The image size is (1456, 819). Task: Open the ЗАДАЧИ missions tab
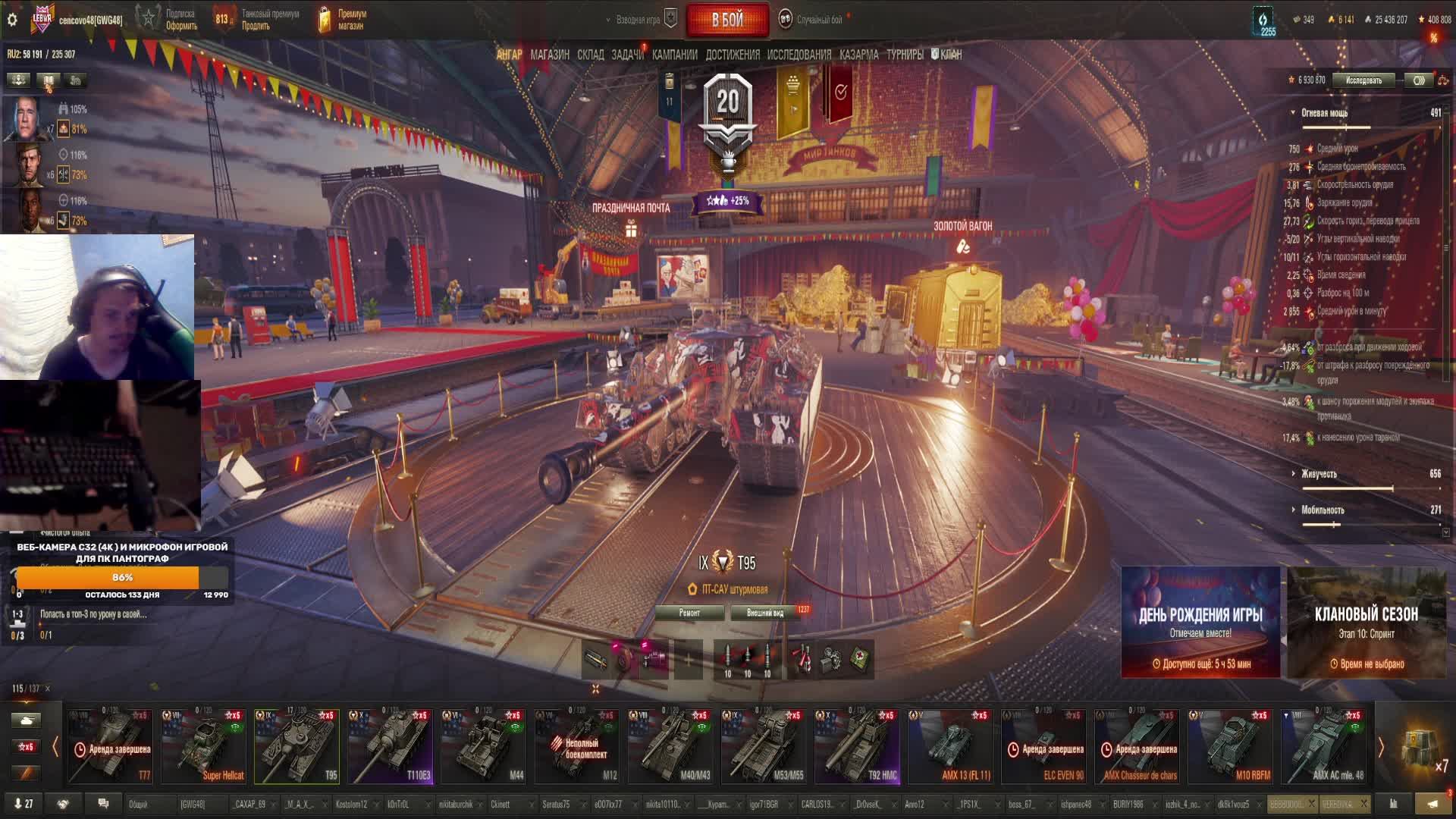coord(627,55)
